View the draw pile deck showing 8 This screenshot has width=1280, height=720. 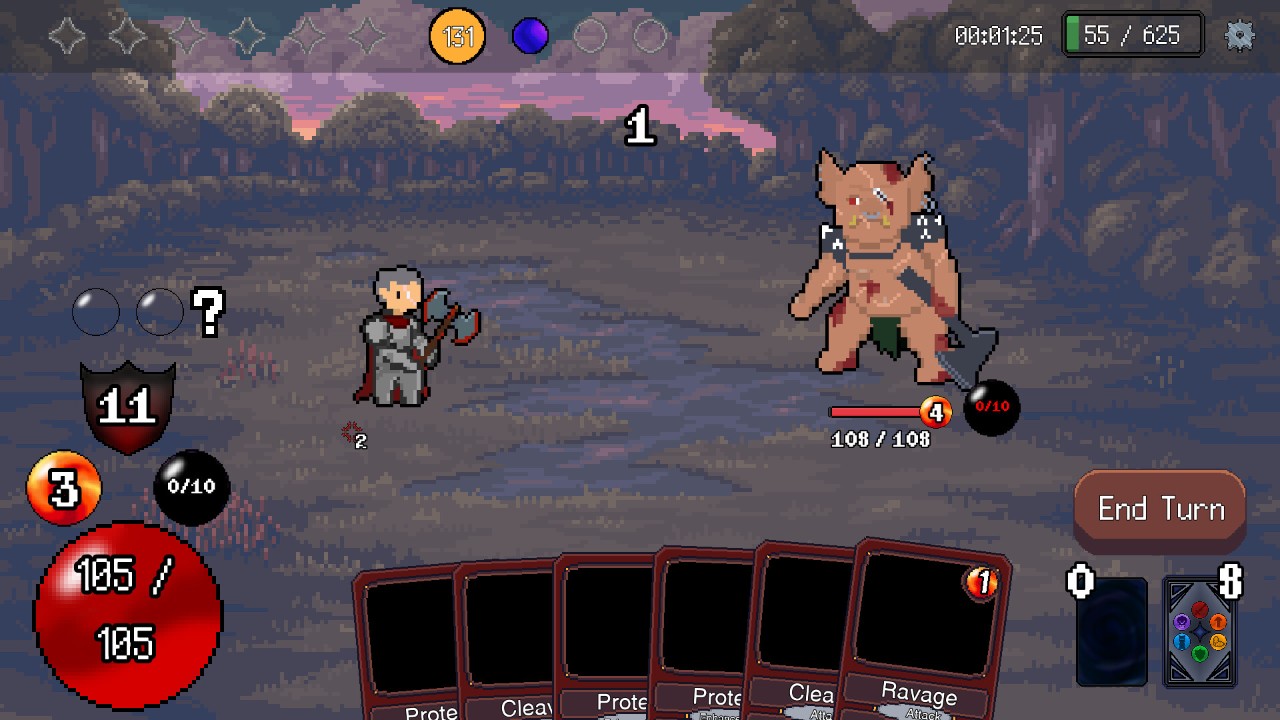[1200, 632]
